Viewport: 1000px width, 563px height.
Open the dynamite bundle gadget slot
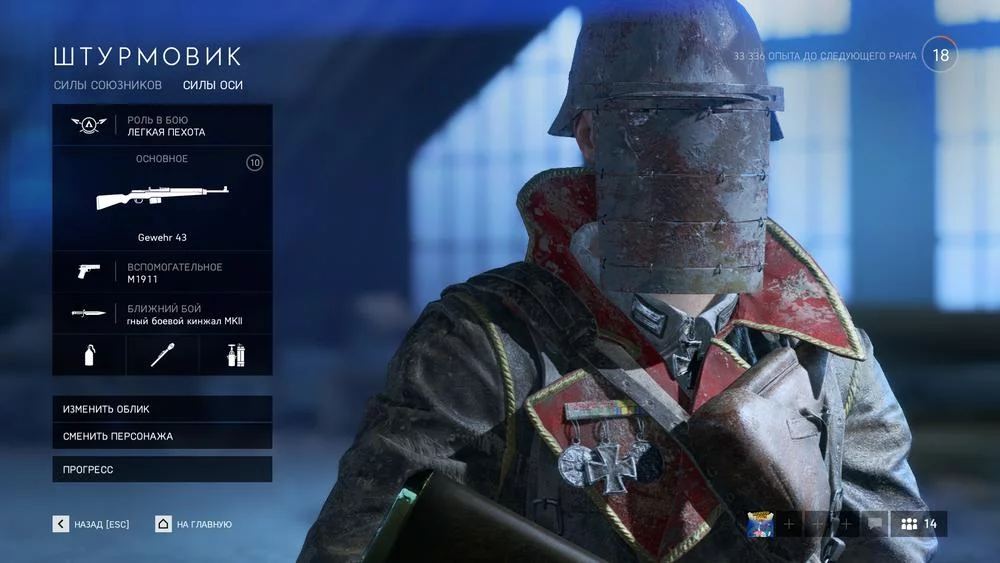click(x=236, y=355)
